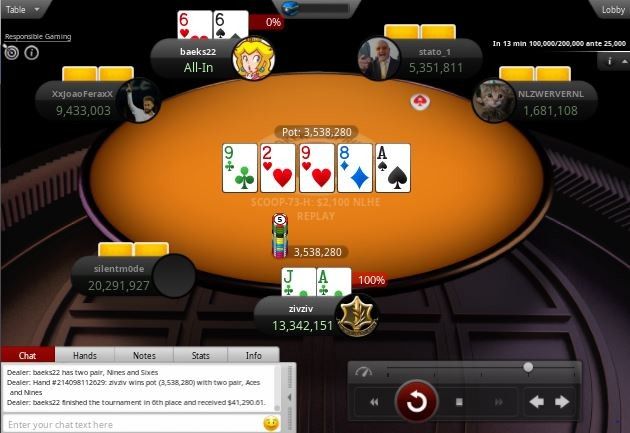Rewind the replay

[x=374, y=402]
